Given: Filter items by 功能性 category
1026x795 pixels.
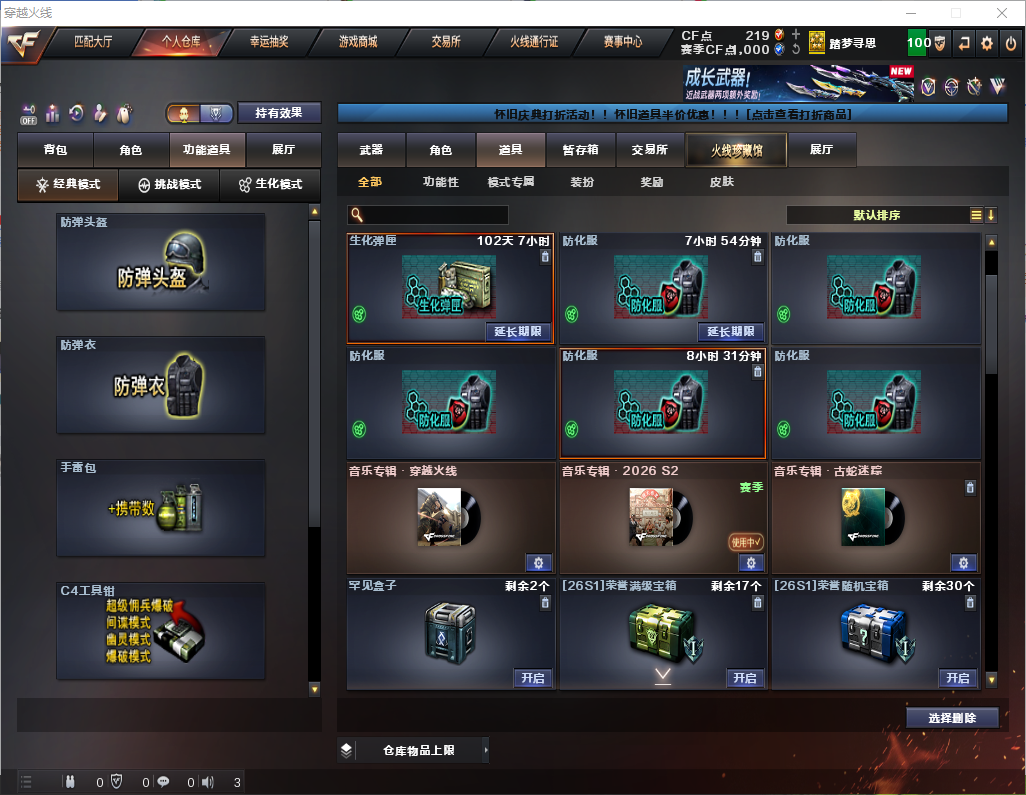Looking at the screenshot, I should (440, 183).
